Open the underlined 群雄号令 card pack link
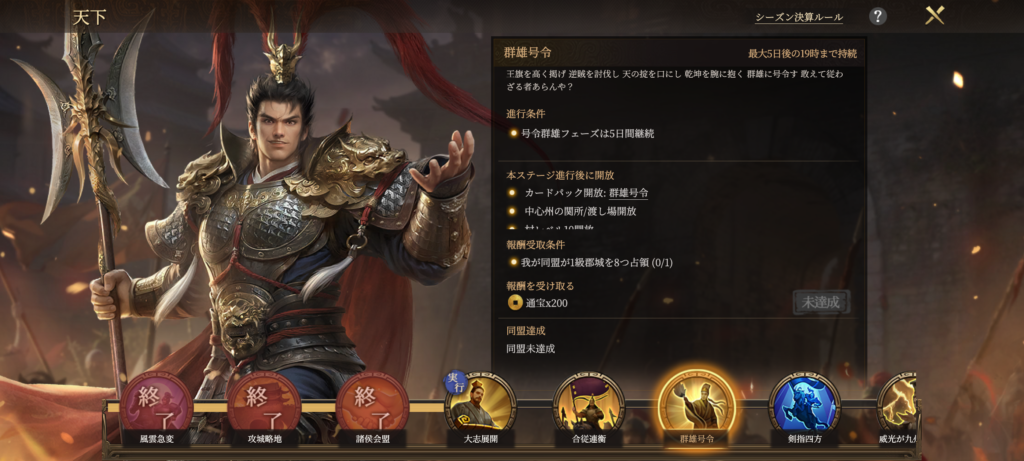Viewport: 1024px width, 461px height. tap(629, 193)
